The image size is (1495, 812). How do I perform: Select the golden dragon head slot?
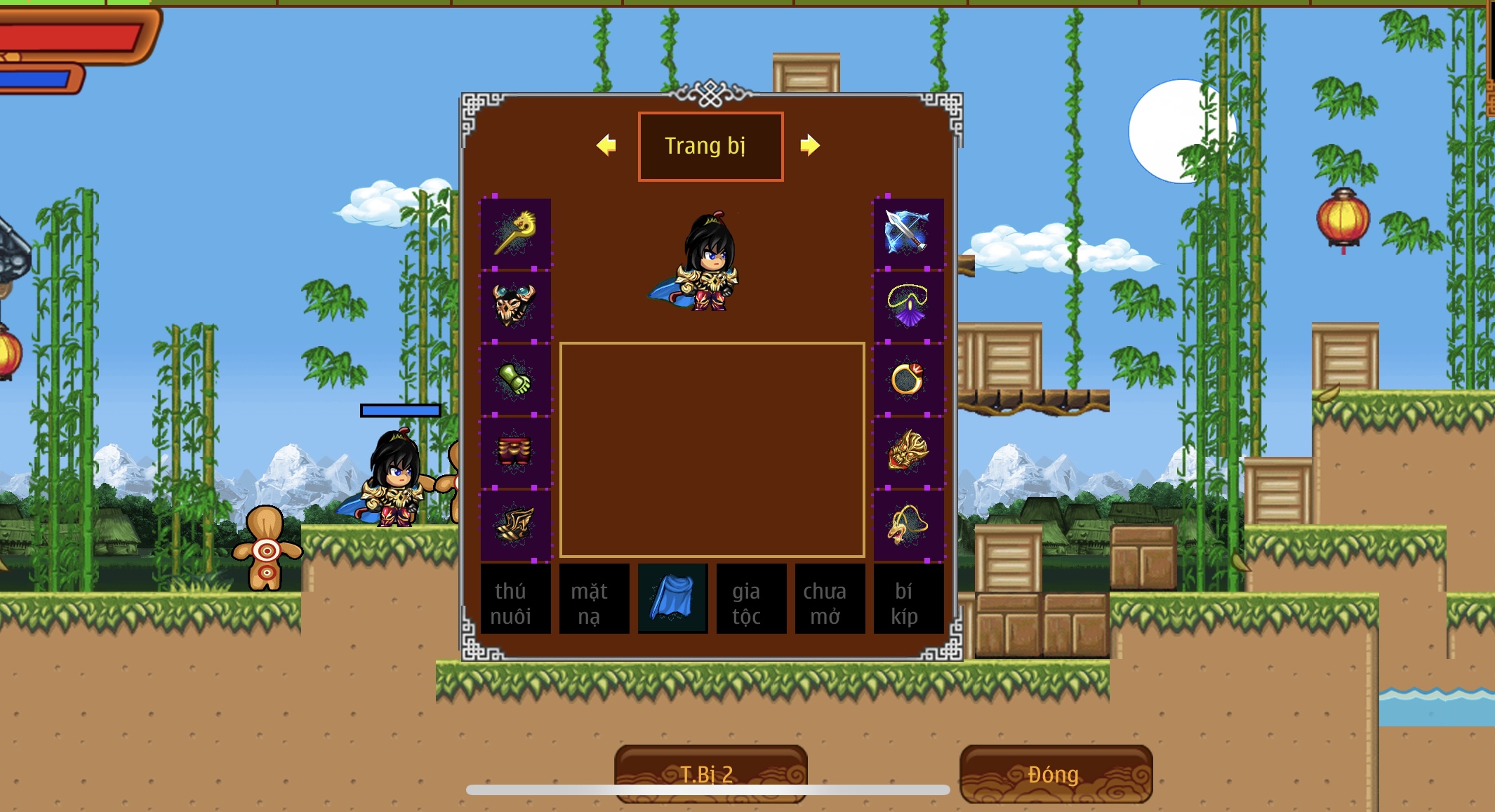tap(908, 452)
